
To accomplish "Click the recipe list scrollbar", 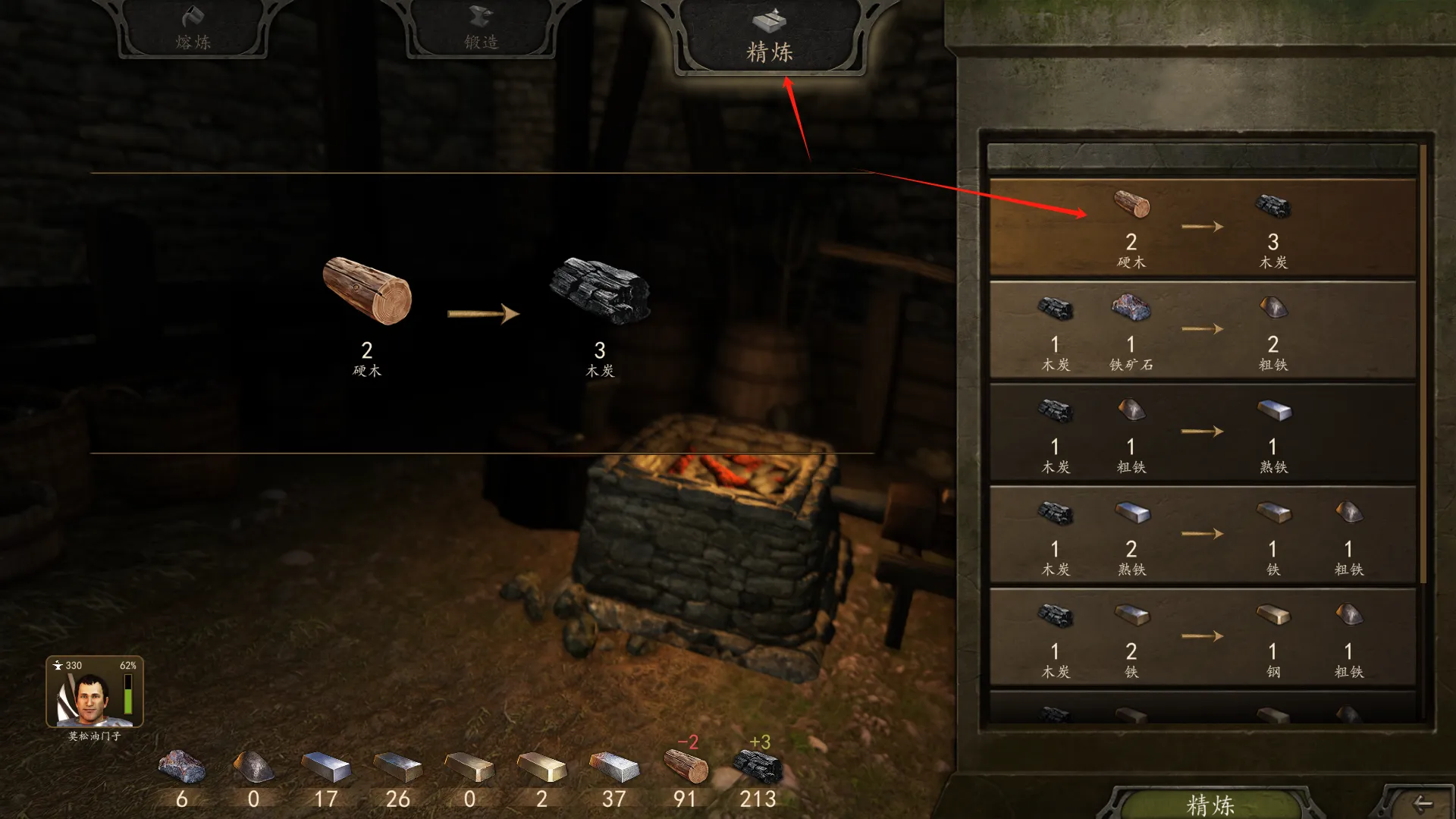I will (1423, 364).
